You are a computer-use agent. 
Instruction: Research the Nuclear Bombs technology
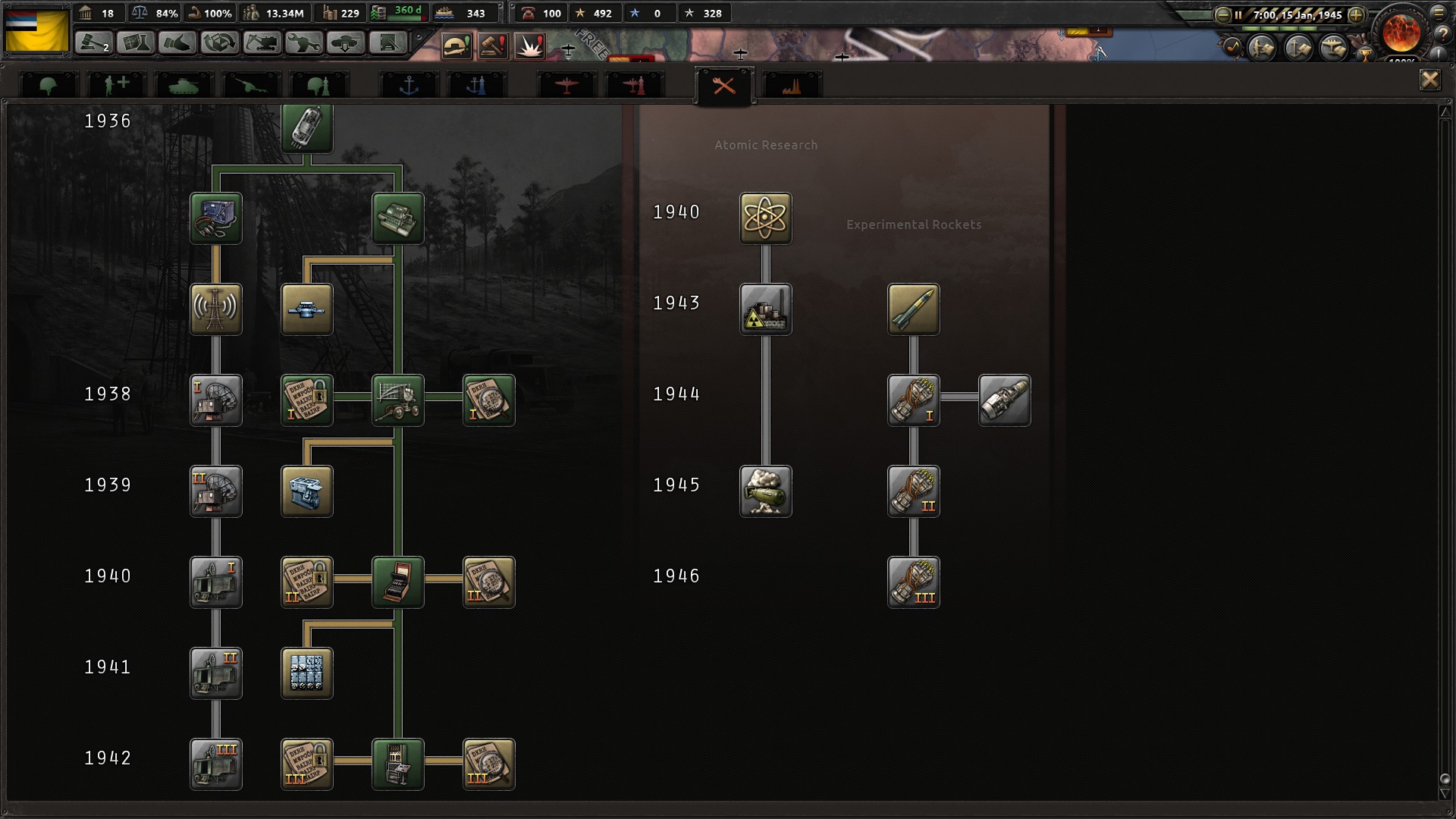click(x=766, y=491)
